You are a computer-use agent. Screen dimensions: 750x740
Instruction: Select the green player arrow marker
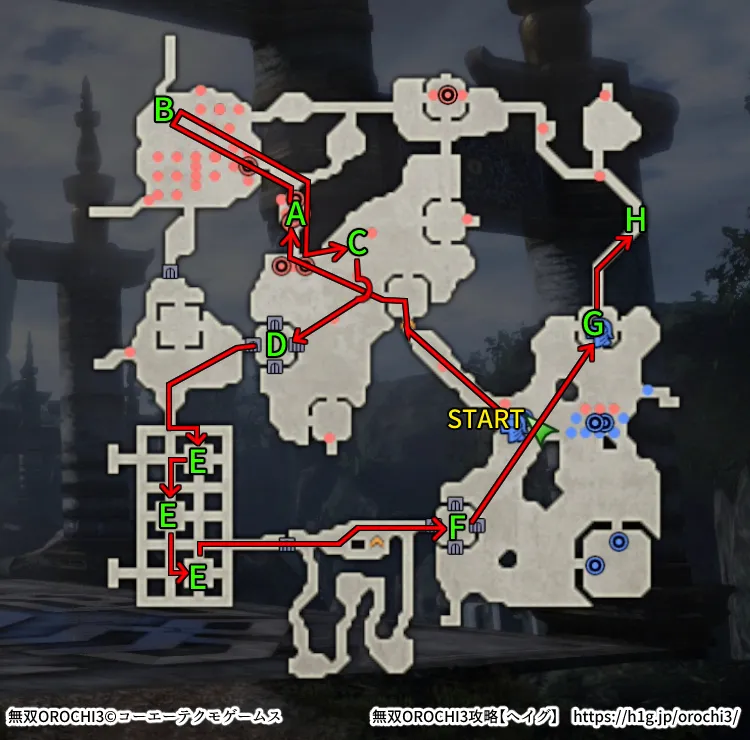click(545, 435)
